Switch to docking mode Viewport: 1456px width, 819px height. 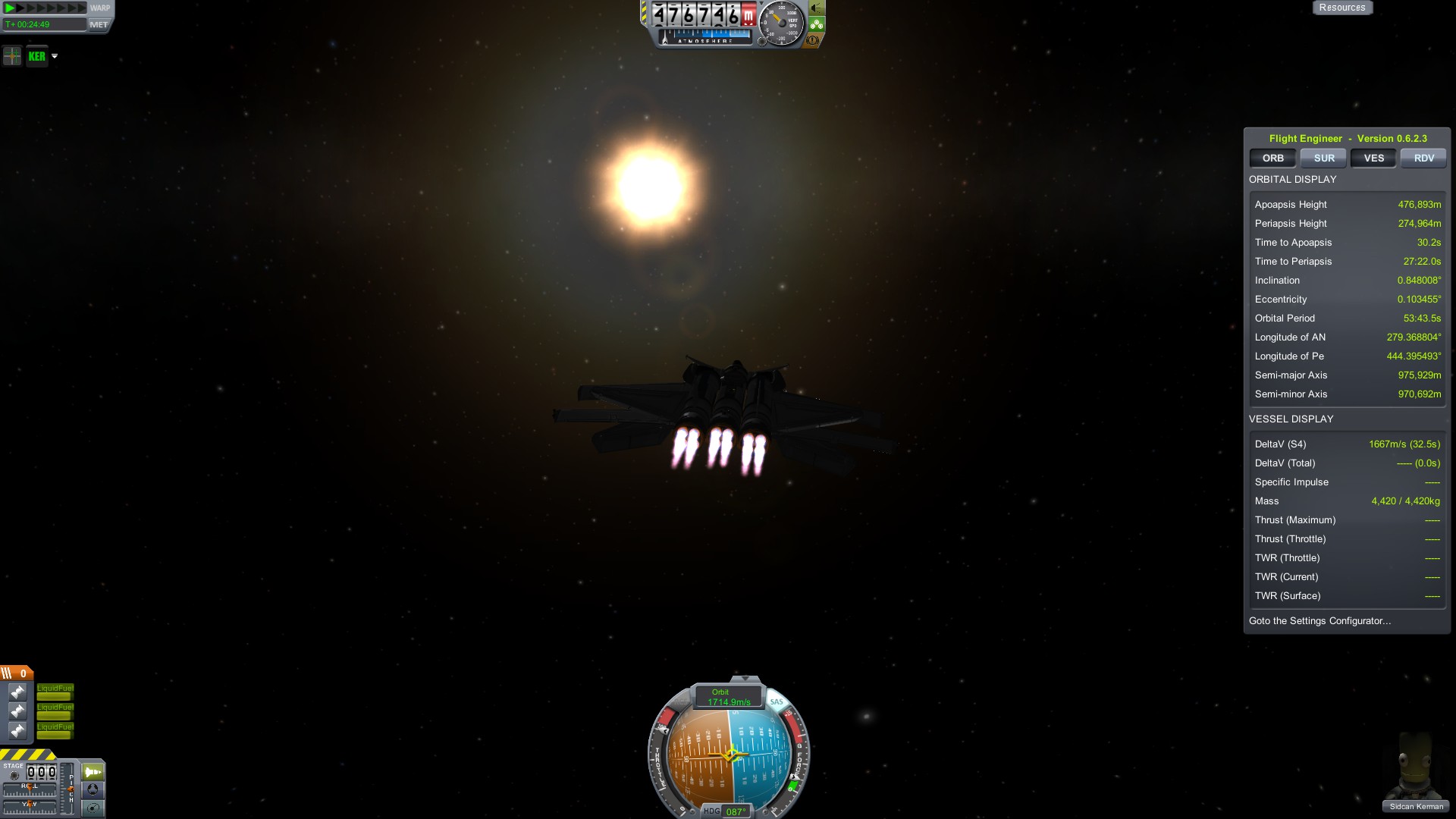[93, 789]
